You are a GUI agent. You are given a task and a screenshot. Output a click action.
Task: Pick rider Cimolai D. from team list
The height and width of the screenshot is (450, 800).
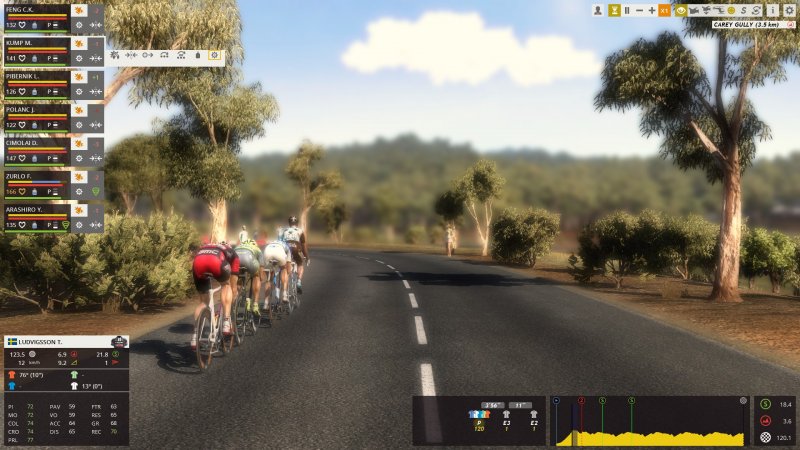(x=30, y=142)
